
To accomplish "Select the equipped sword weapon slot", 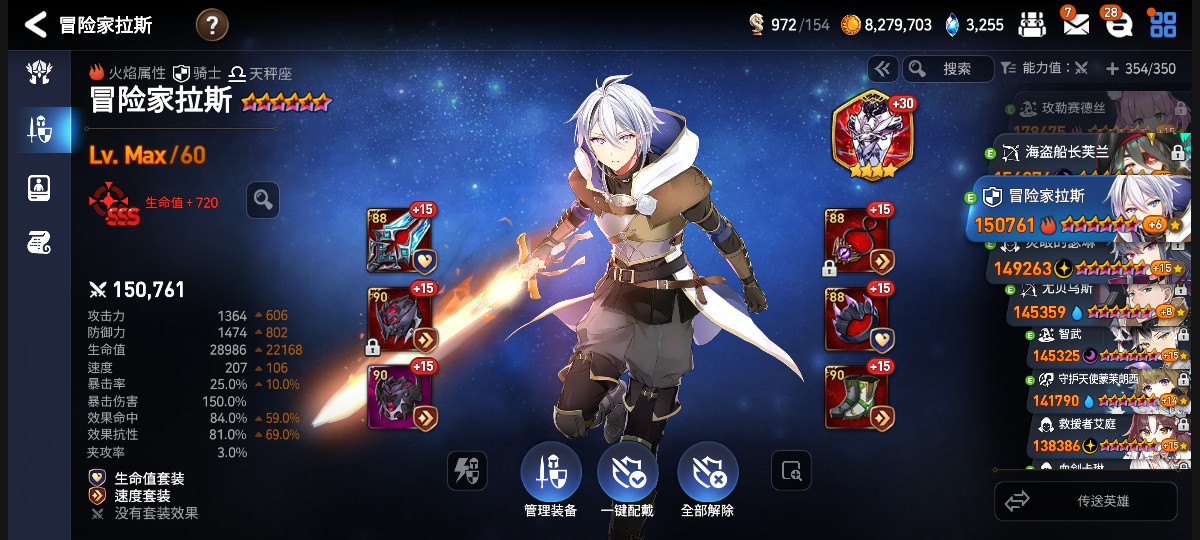I will click(397, 240).
